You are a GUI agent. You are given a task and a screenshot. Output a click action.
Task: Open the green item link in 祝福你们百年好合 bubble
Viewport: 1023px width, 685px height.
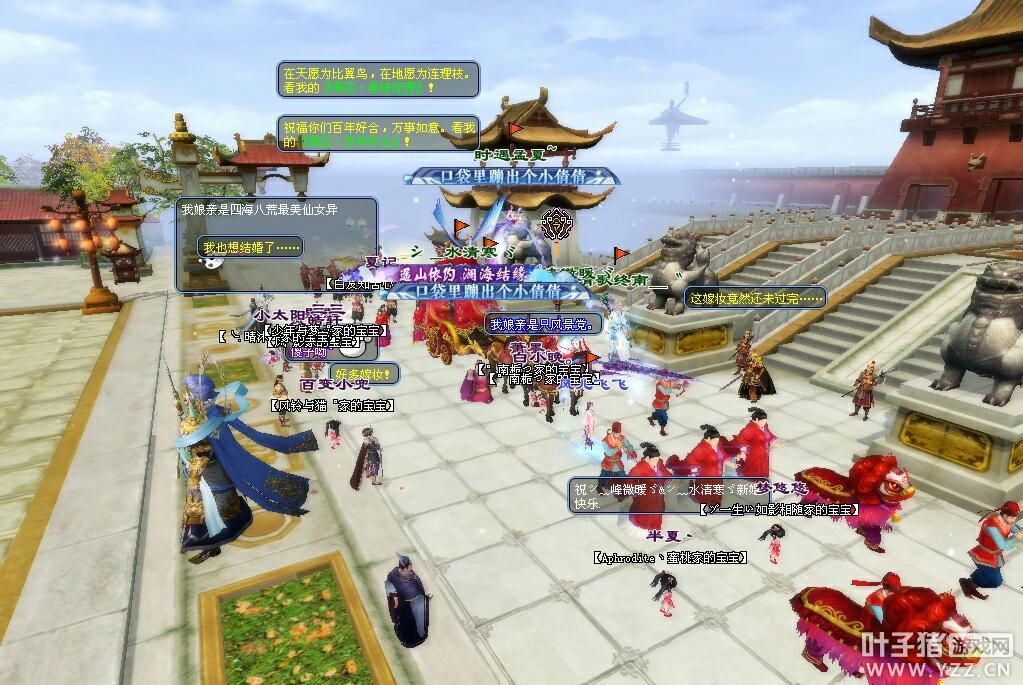tap(352, 142)
